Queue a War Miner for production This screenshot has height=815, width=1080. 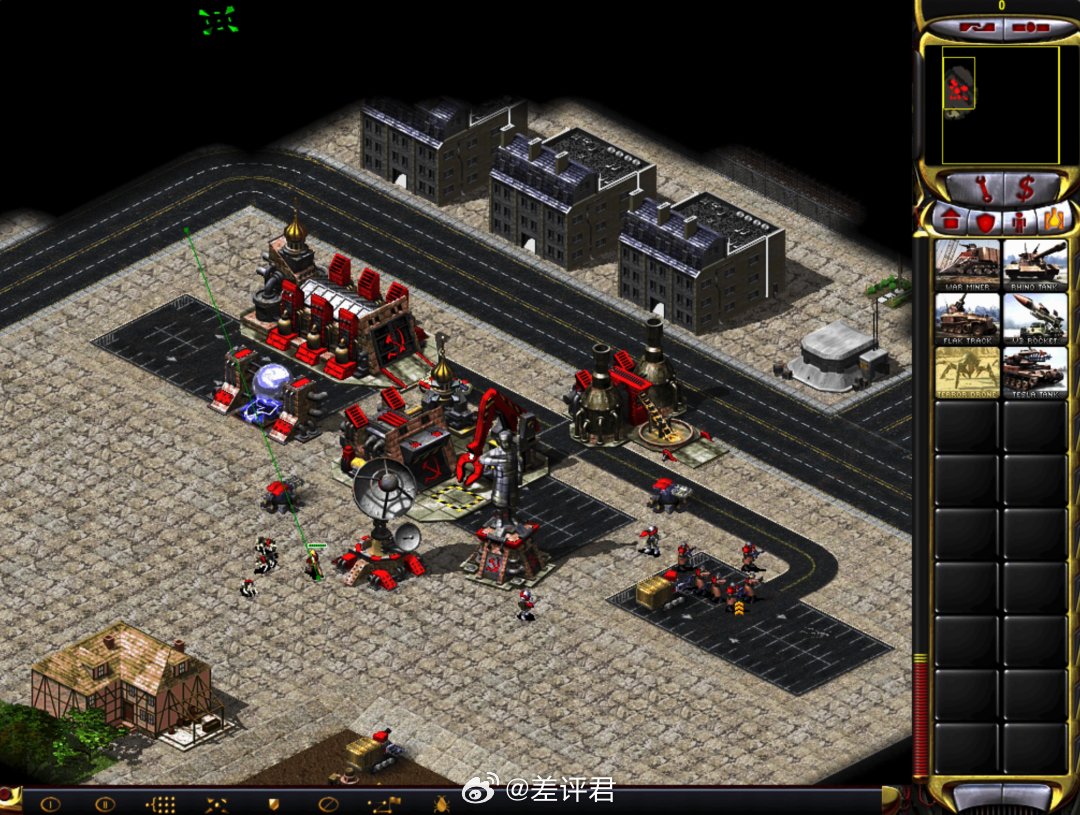pos(967,264)
